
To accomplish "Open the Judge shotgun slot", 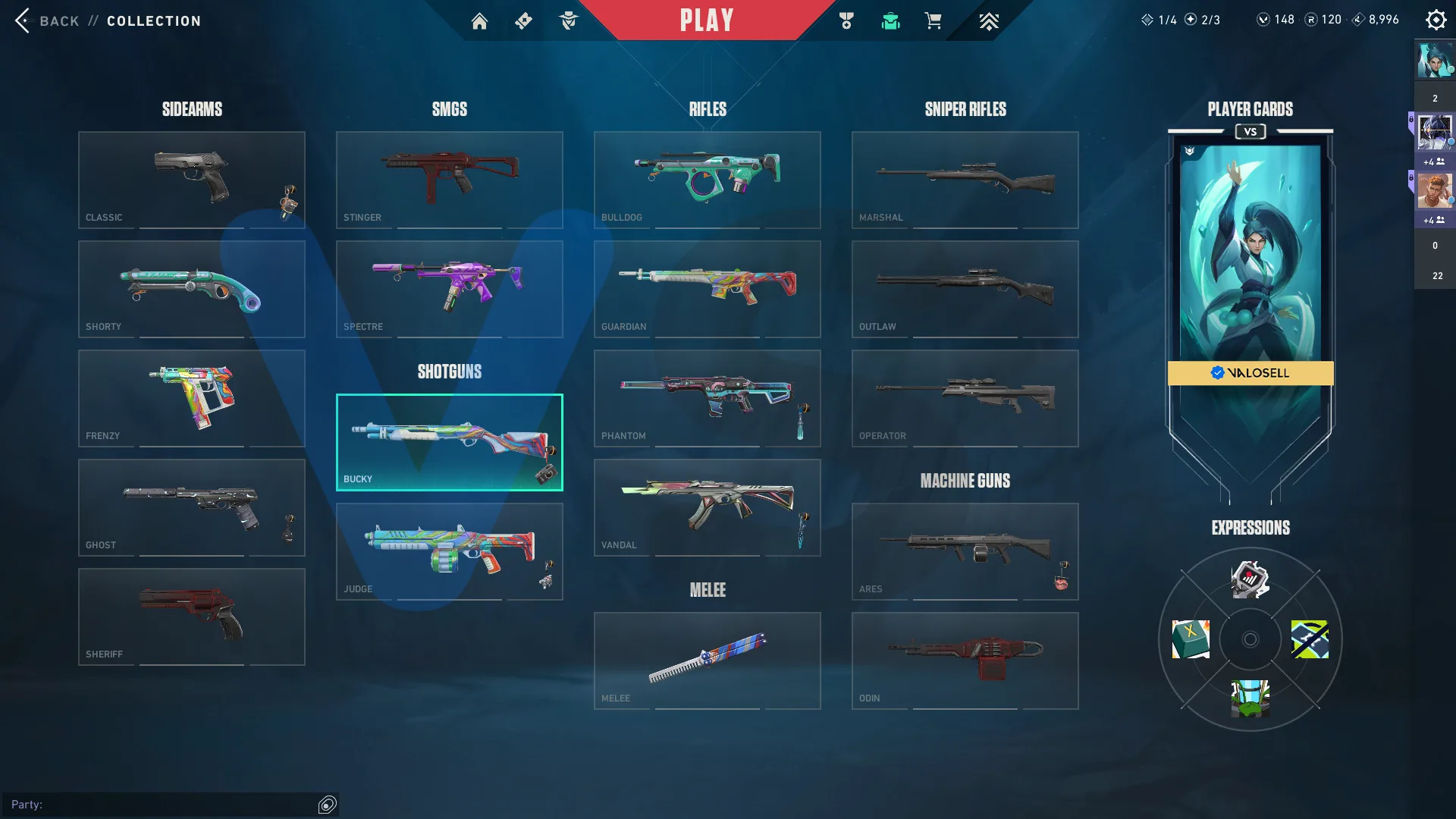I will pos(450,551).
